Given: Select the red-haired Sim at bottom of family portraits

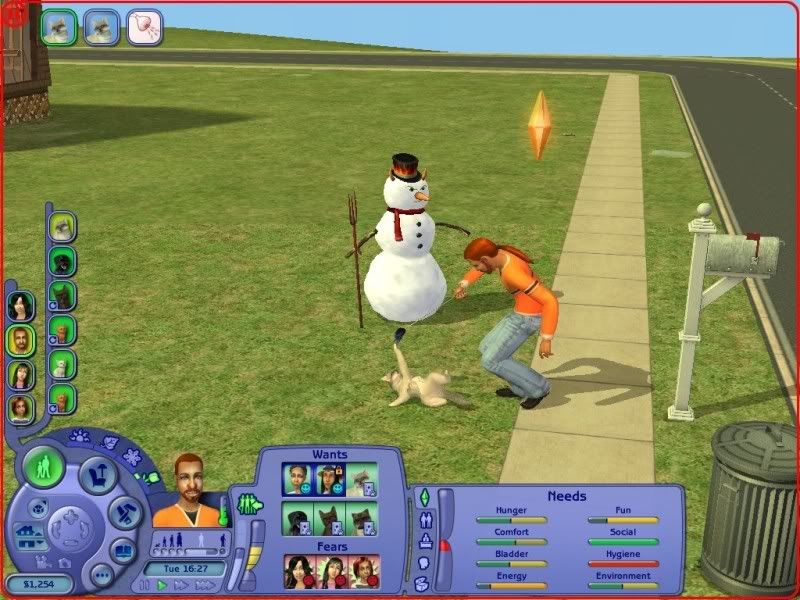Looking at the screenshot, I should pyautogui.click(x=20, y=408).
